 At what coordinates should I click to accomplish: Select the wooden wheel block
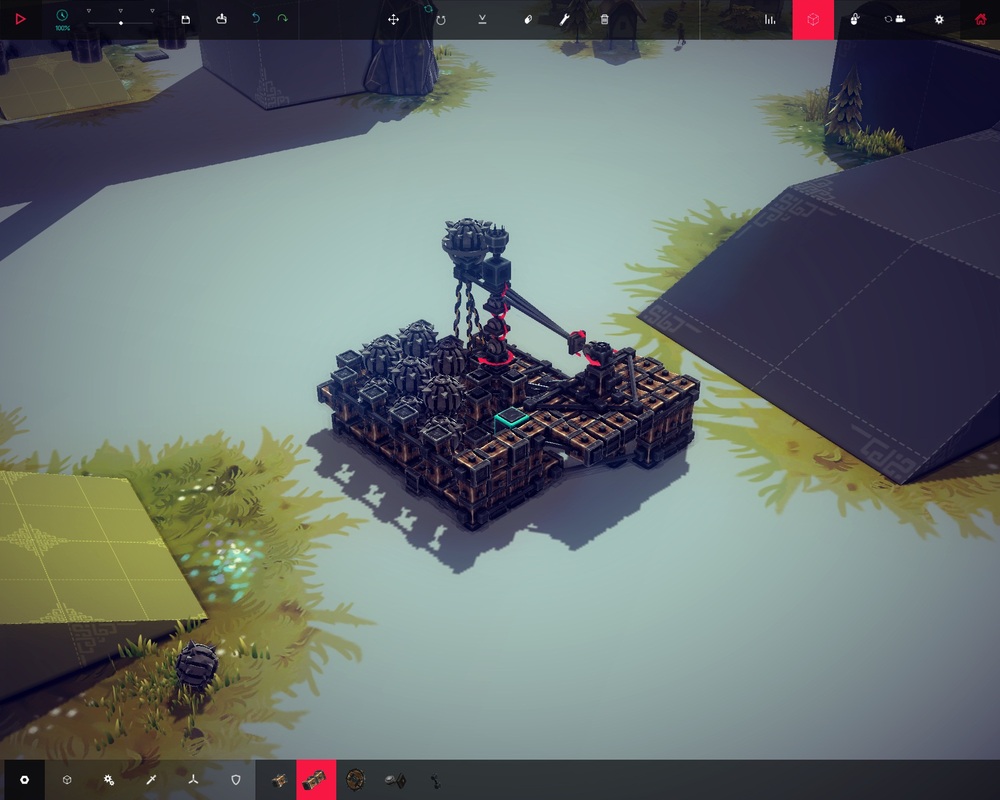click(x=355, y=779)
